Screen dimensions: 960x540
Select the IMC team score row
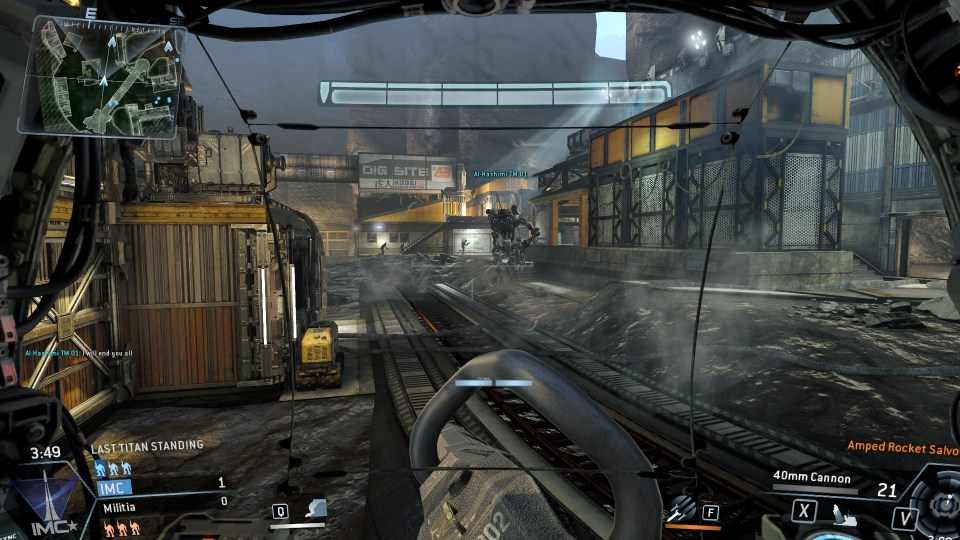tap(162, 487)
